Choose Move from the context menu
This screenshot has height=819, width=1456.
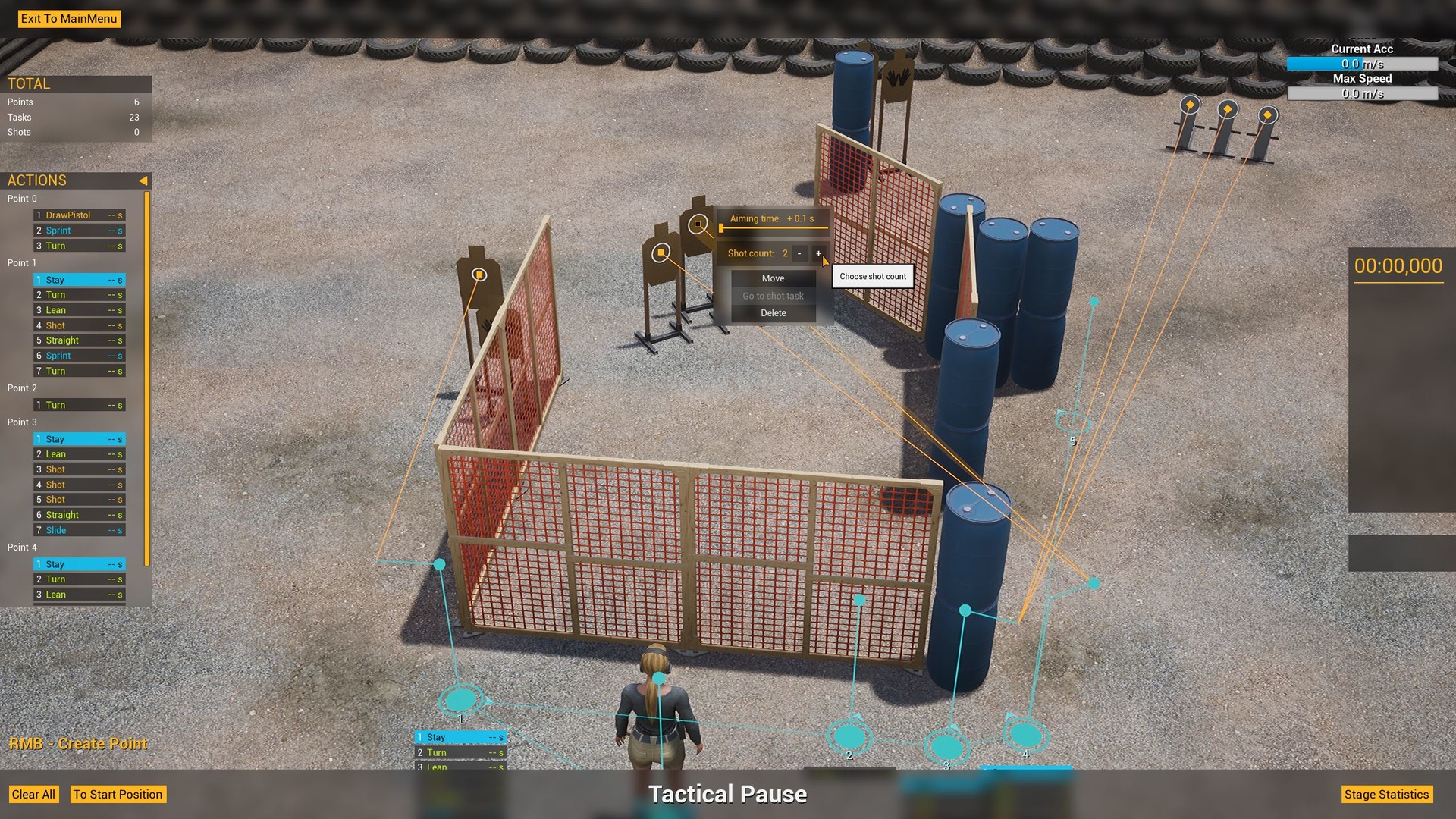[772, 278]
